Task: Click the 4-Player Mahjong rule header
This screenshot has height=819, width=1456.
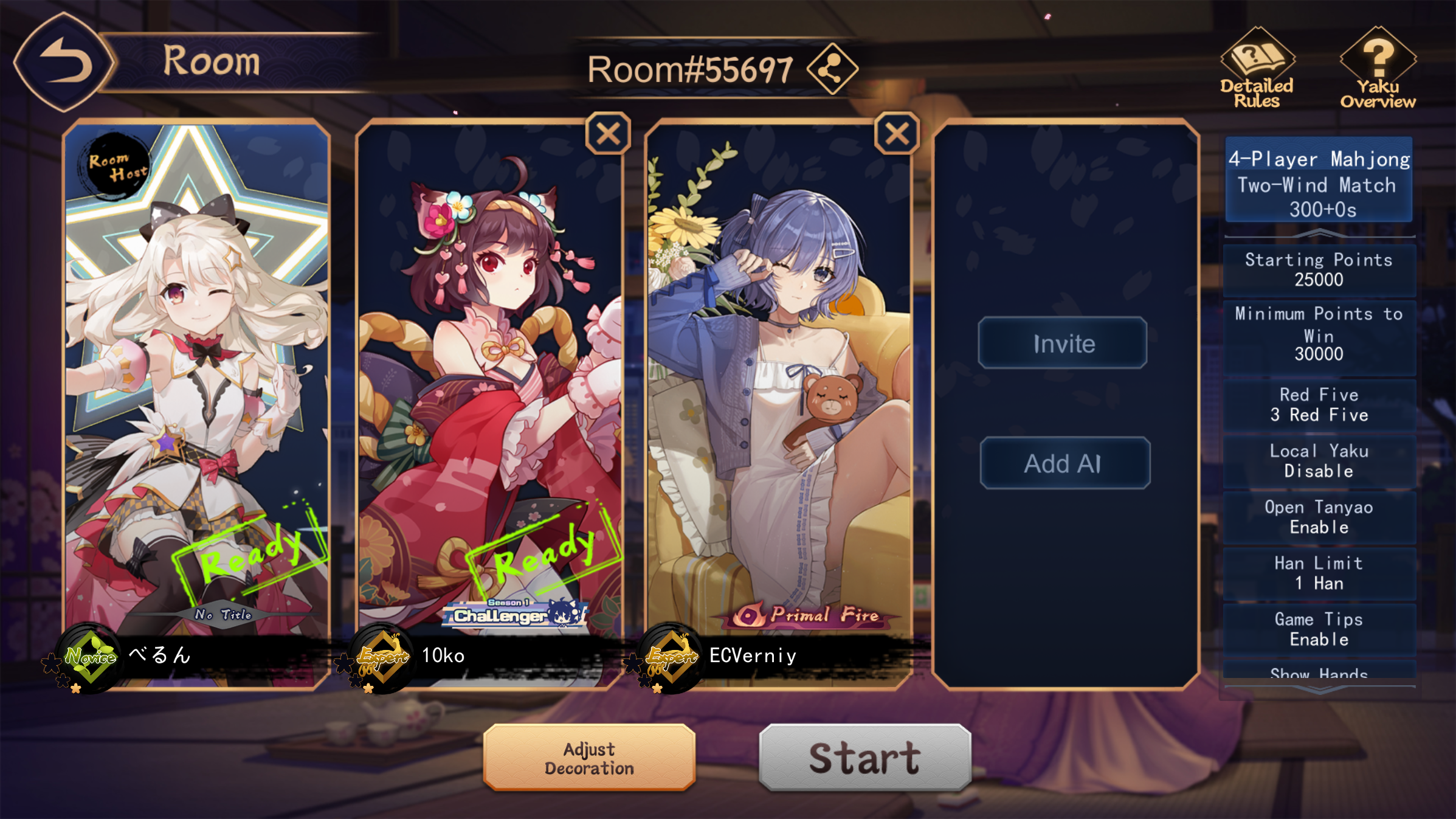Action: [1319, 182]
